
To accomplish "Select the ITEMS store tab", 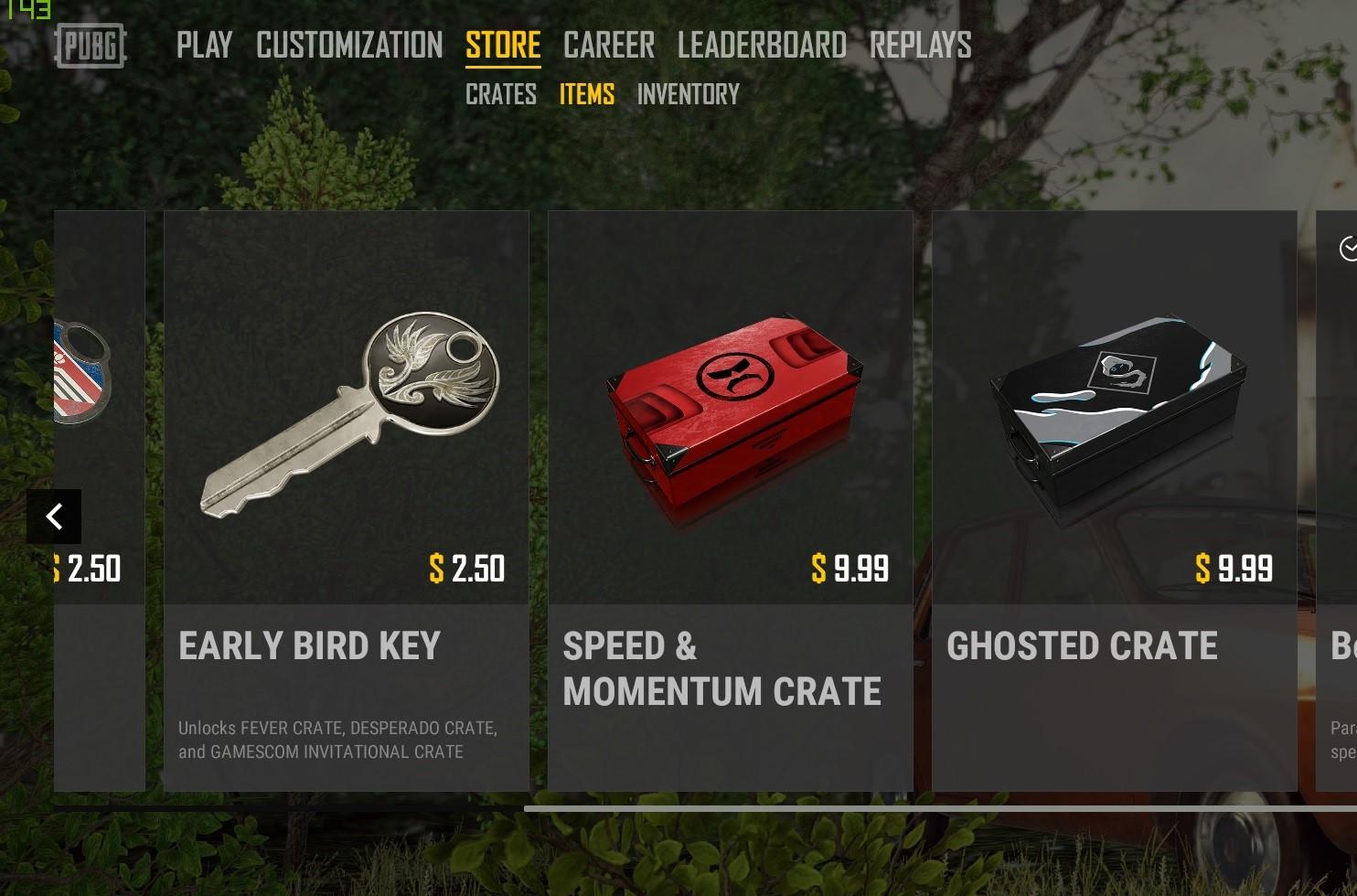I will (x=587, y=94).
